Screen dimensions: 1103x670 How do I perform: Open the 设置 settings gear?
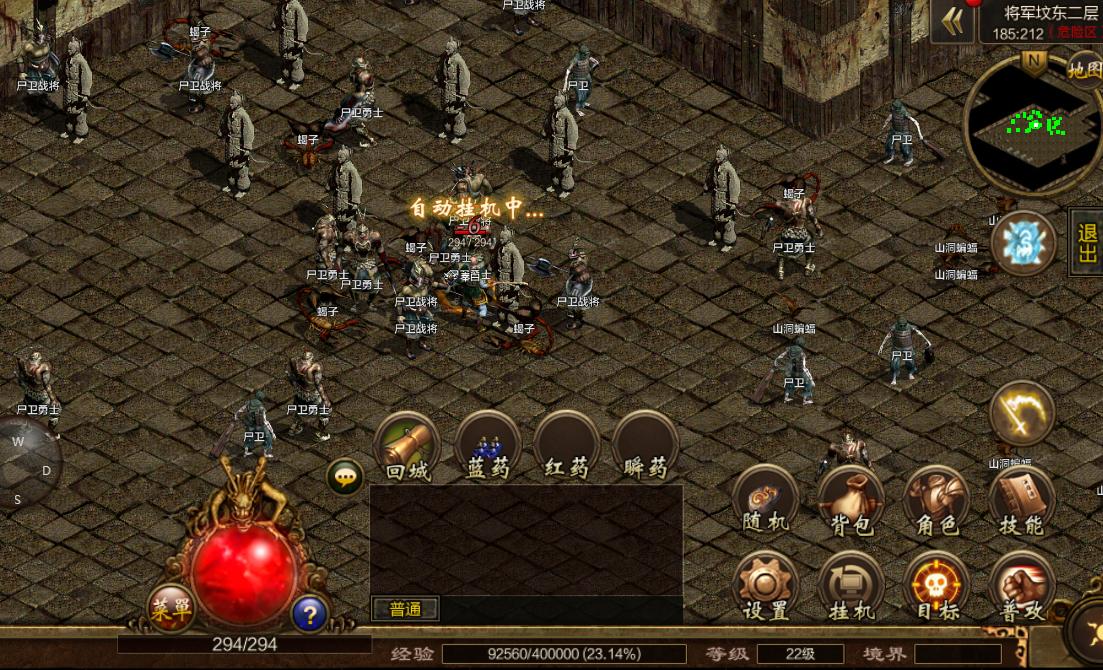pos(765,586)
